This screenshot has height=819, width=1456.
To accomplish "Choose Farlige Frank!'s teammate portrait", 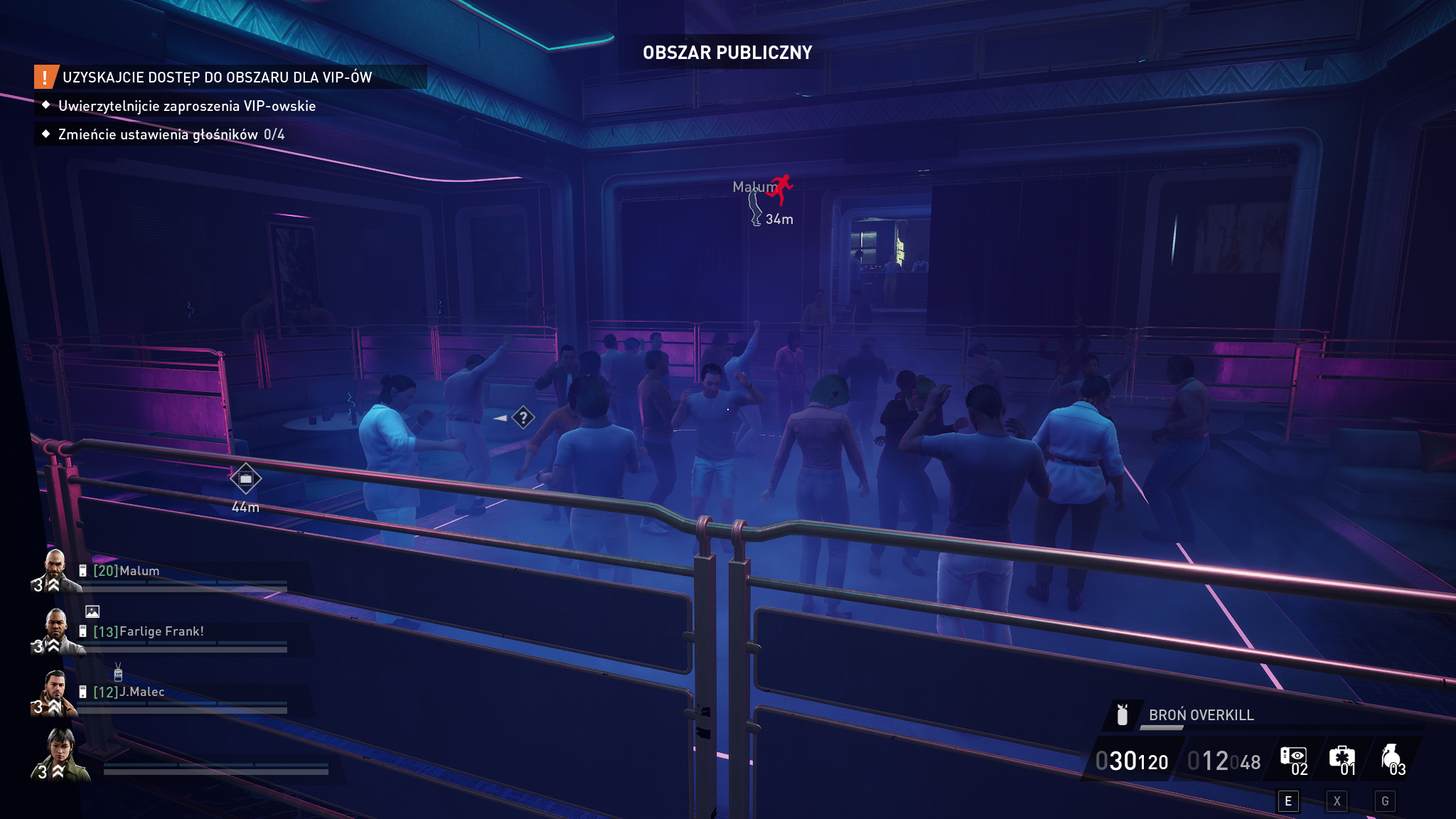I will (55, 631).
